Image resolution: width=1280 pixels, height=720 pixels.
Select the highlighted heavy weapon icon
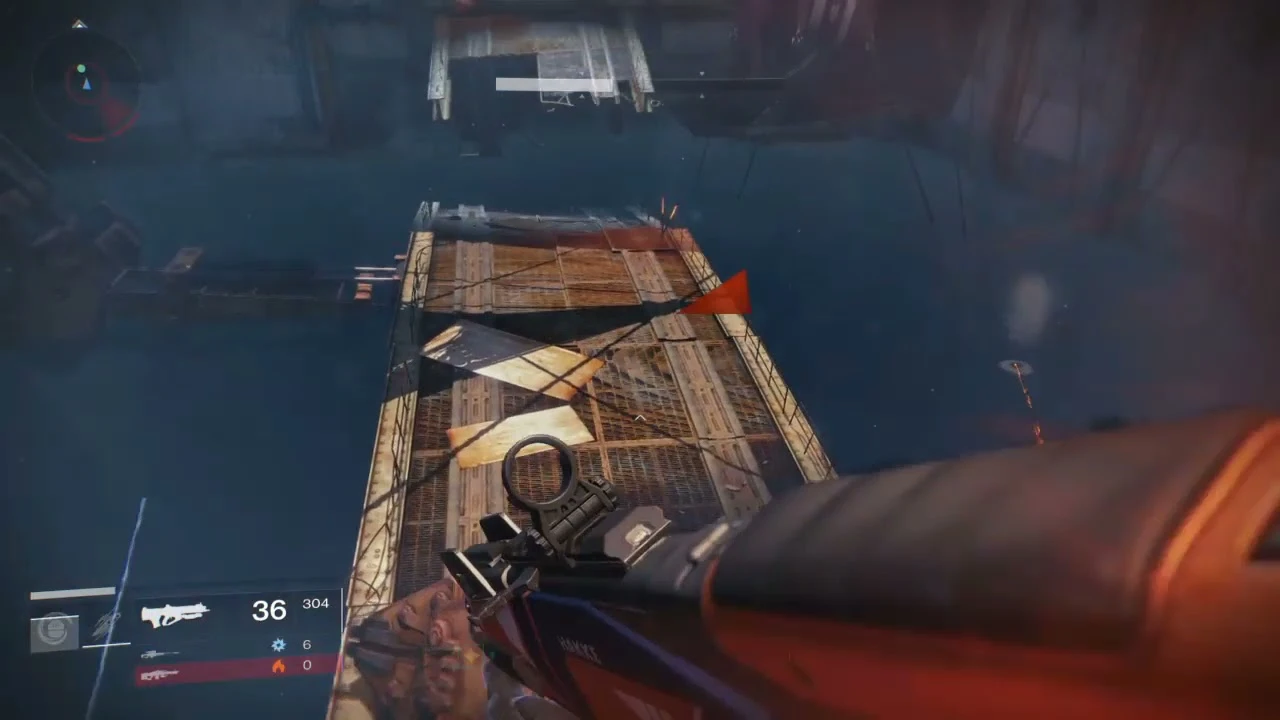coord(160,674)
